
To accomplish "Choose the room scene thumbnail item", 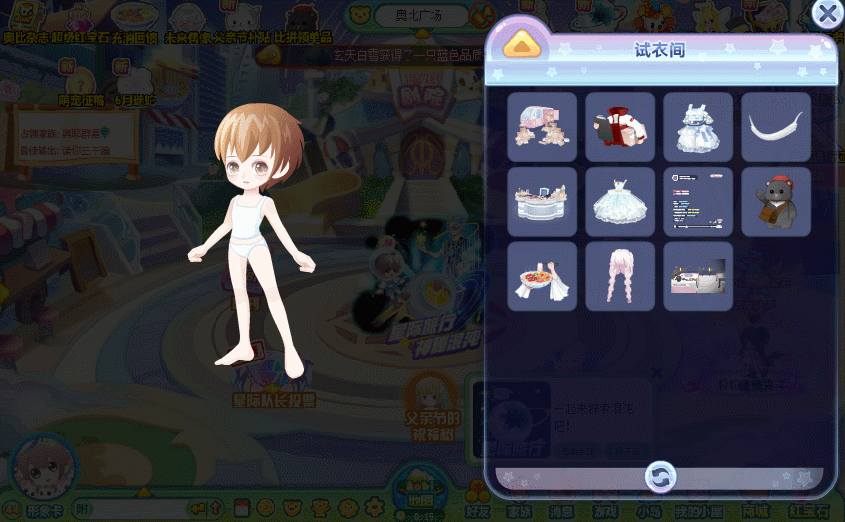I will [x=698, y=276].
